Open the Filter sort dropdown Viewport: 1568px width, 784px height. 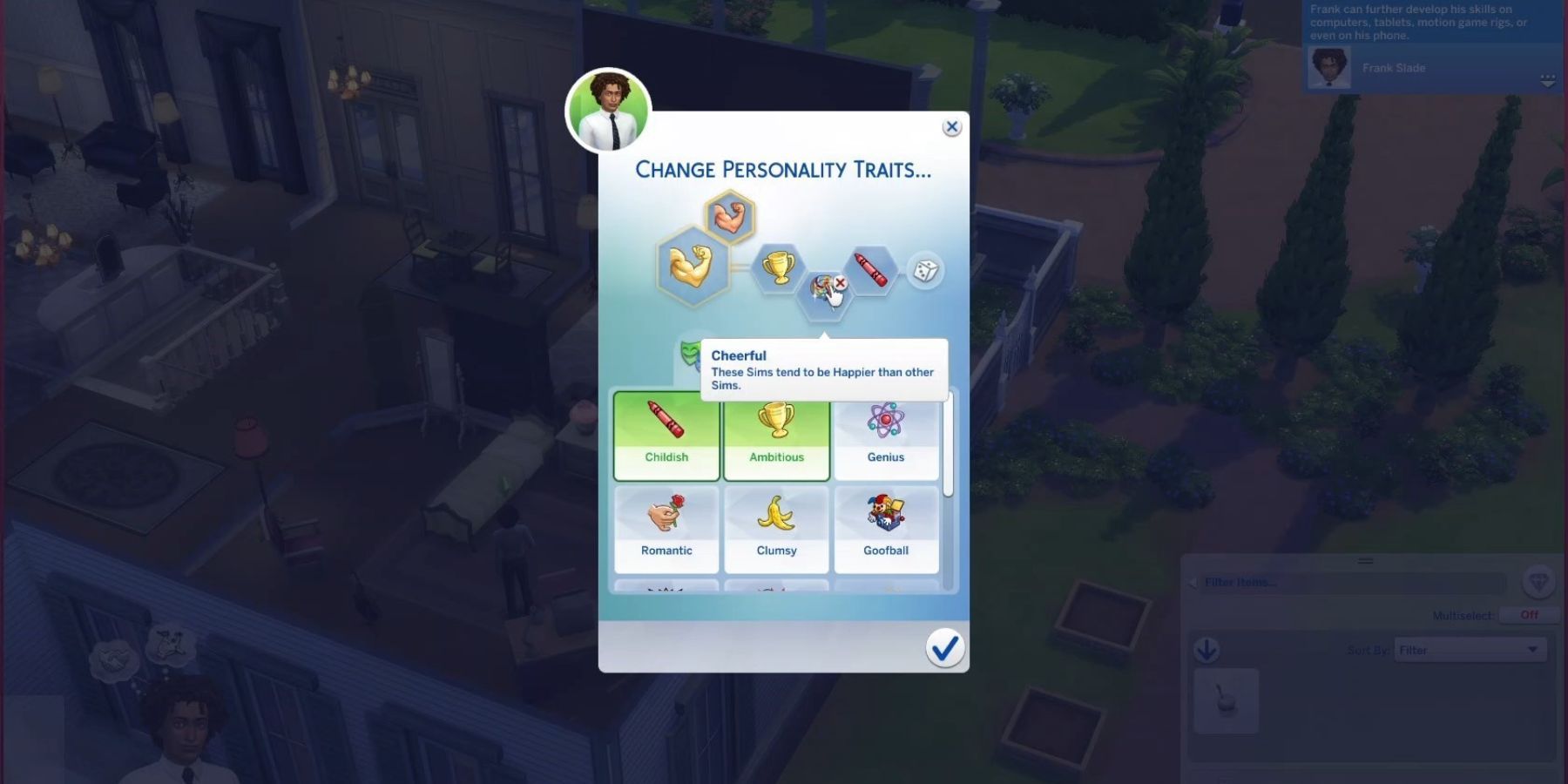pyautogui.click(x=1470, y=650)
